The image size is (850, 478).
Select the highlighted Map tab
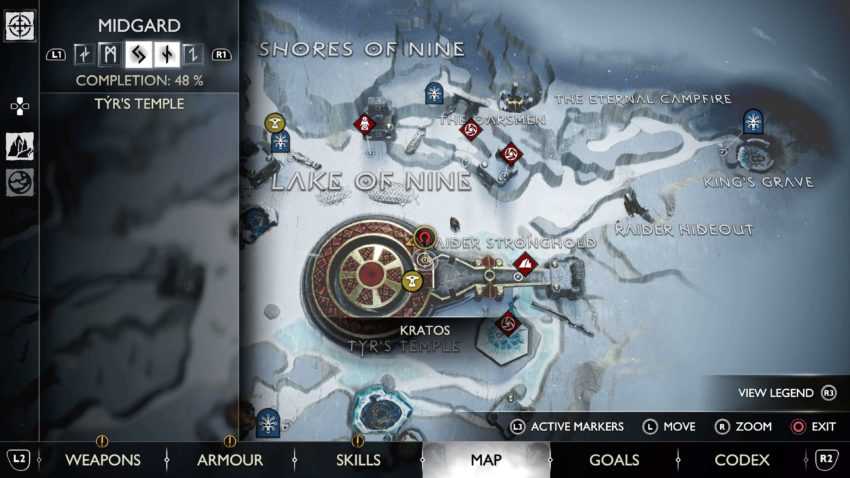pyautogui.click(x=486, y=460)
